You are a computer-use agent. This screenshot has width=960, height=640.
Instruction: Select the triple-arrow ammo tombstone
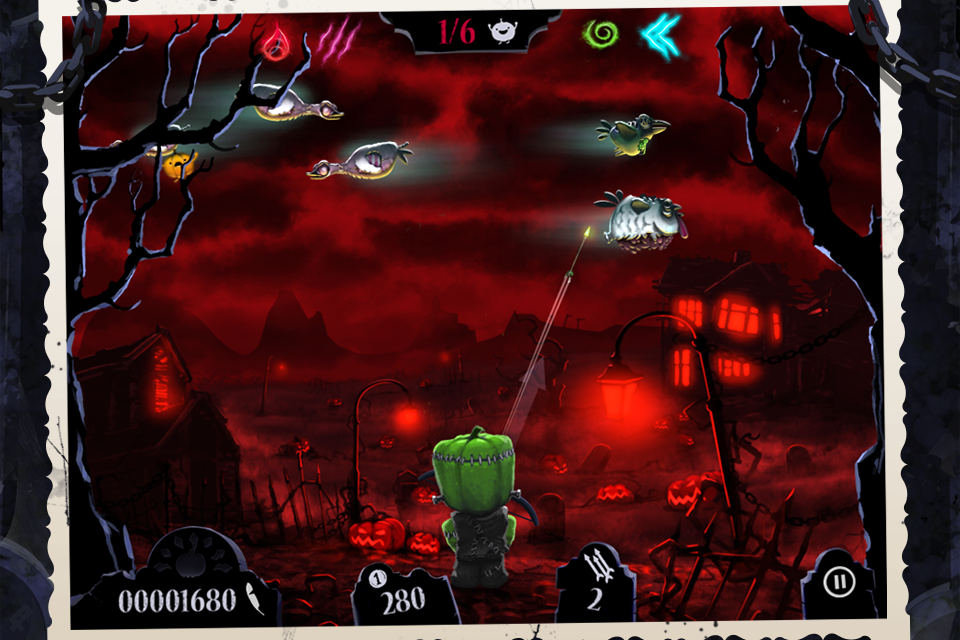click(594, 581)
